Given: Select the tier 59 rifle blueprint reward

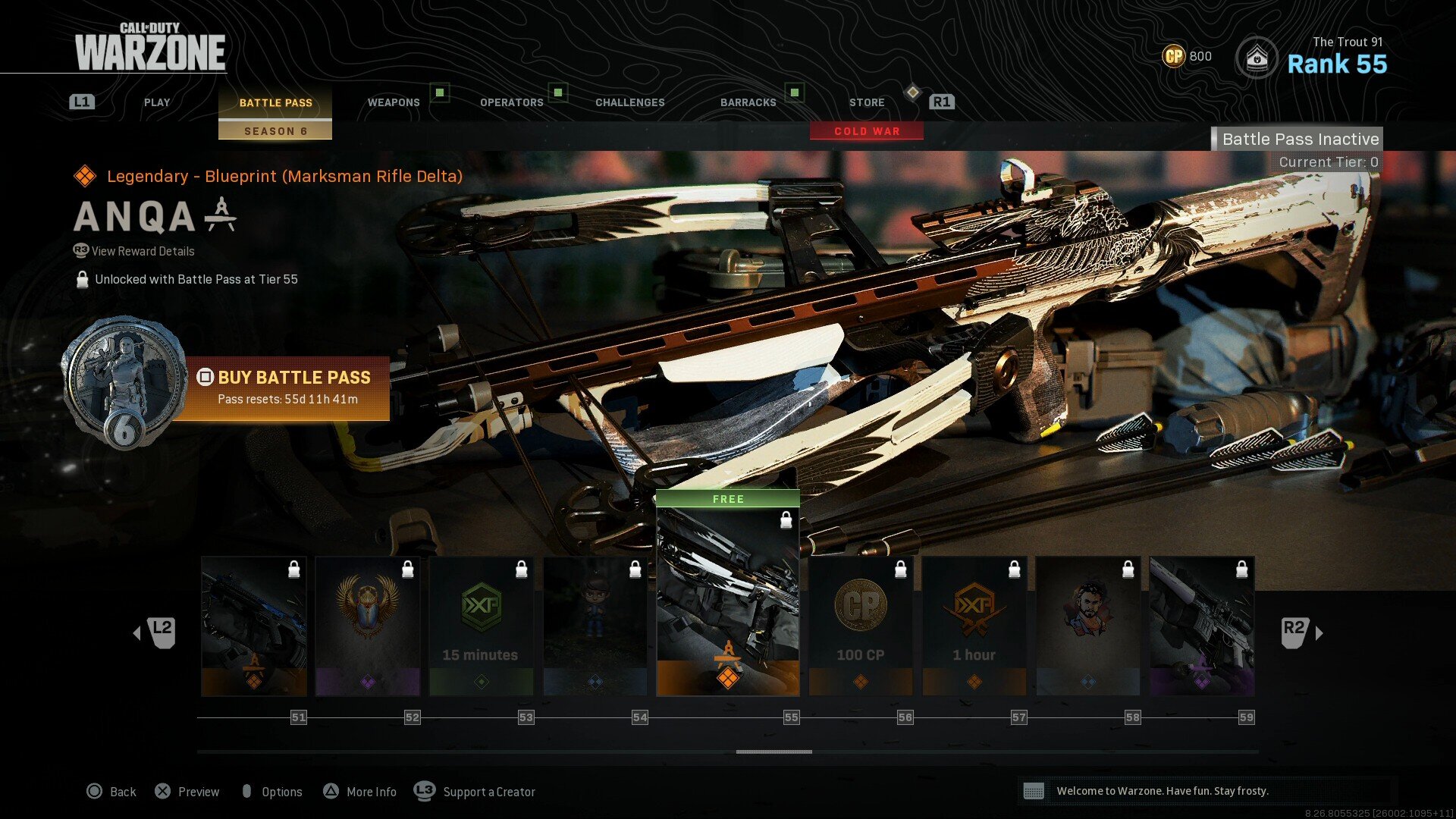Looking at the screenshot, I should (1202, 626).
